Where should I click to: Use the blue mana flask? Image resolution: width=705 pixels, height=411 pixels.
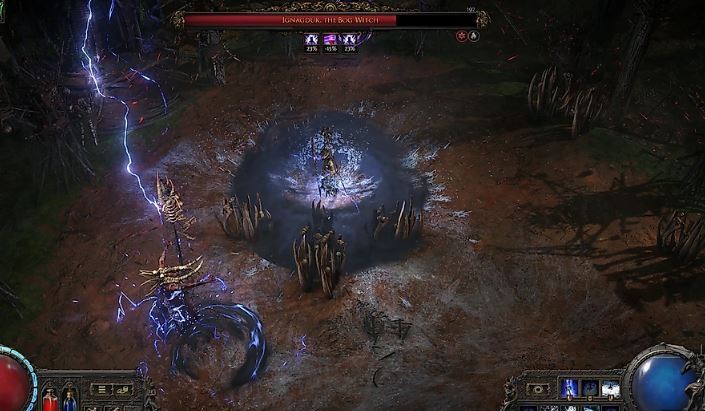coord(69,402)
